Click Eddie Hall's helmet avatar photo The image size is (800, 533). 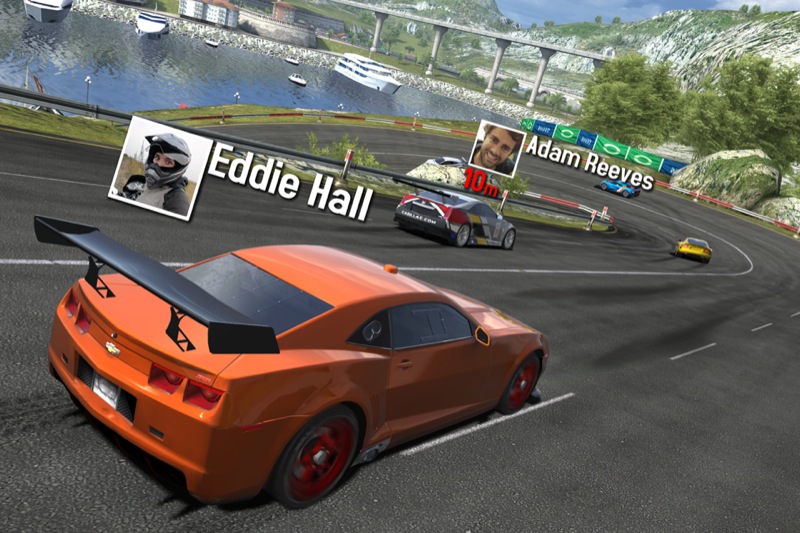click(x=160, y=167)
